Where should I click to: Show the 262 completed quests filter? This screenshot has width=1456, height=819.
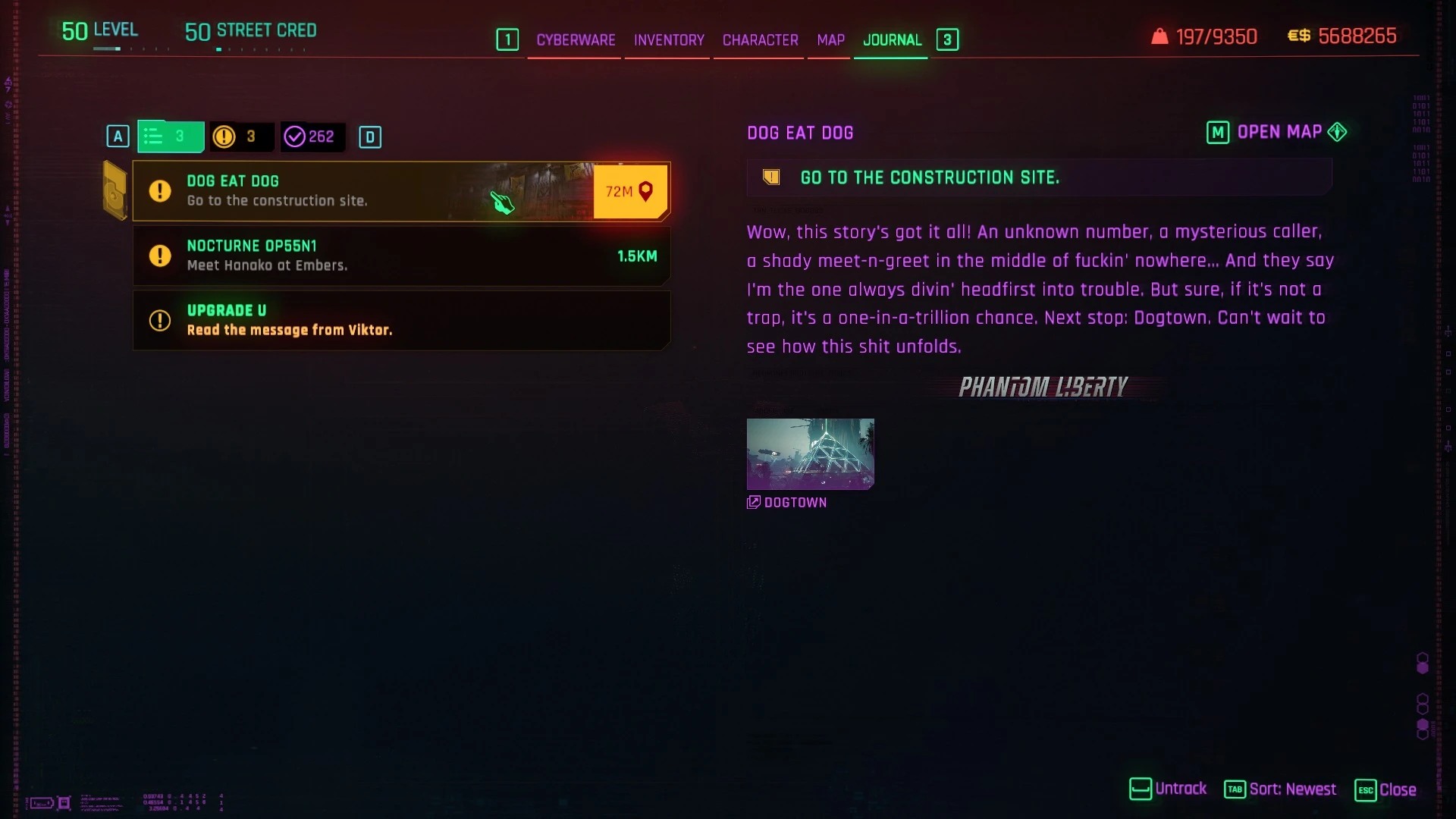pyautogui.click(x=312, y=136)
